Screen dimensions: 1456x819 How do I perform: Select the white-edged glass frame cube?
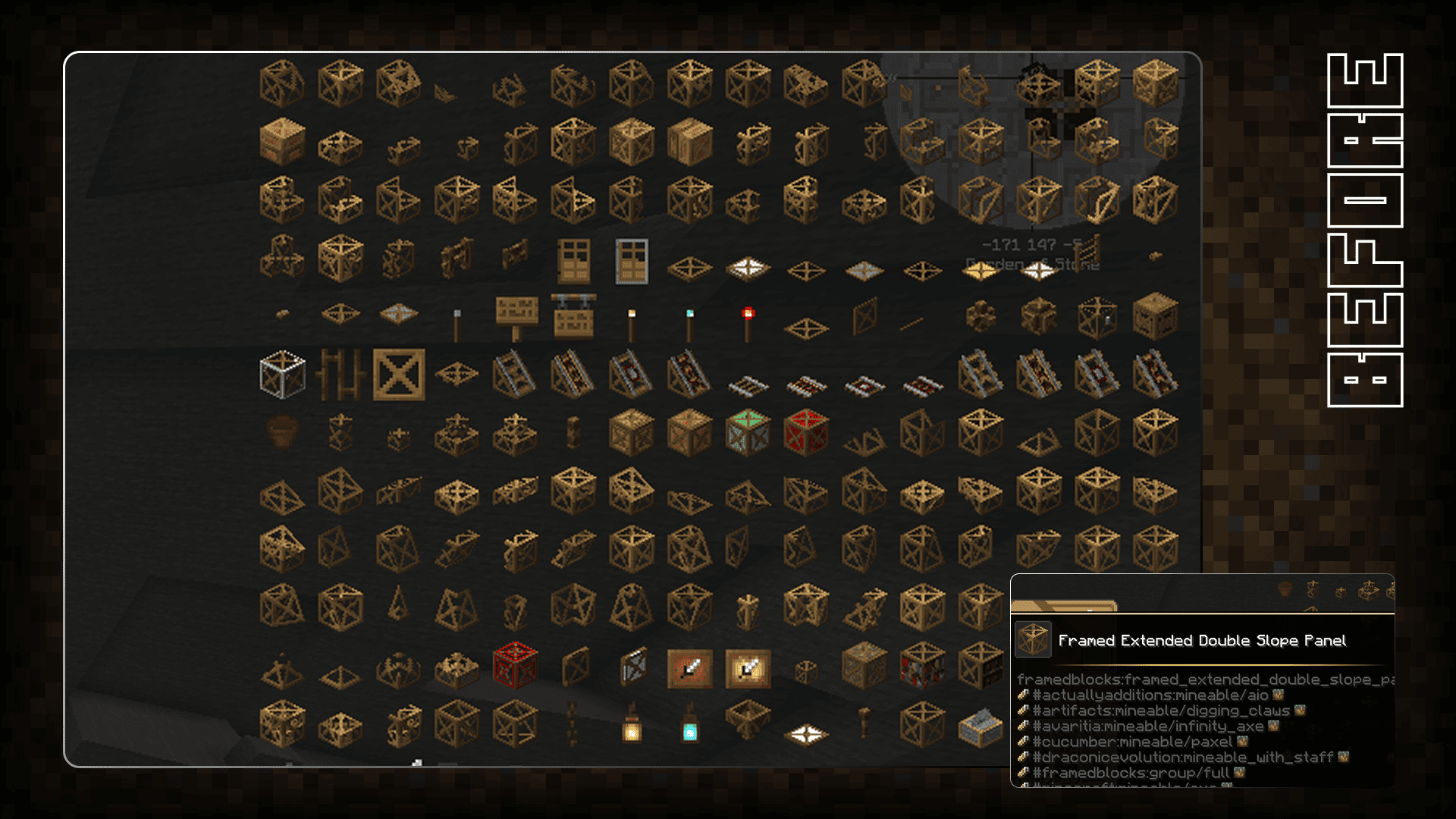coord(282,374)
